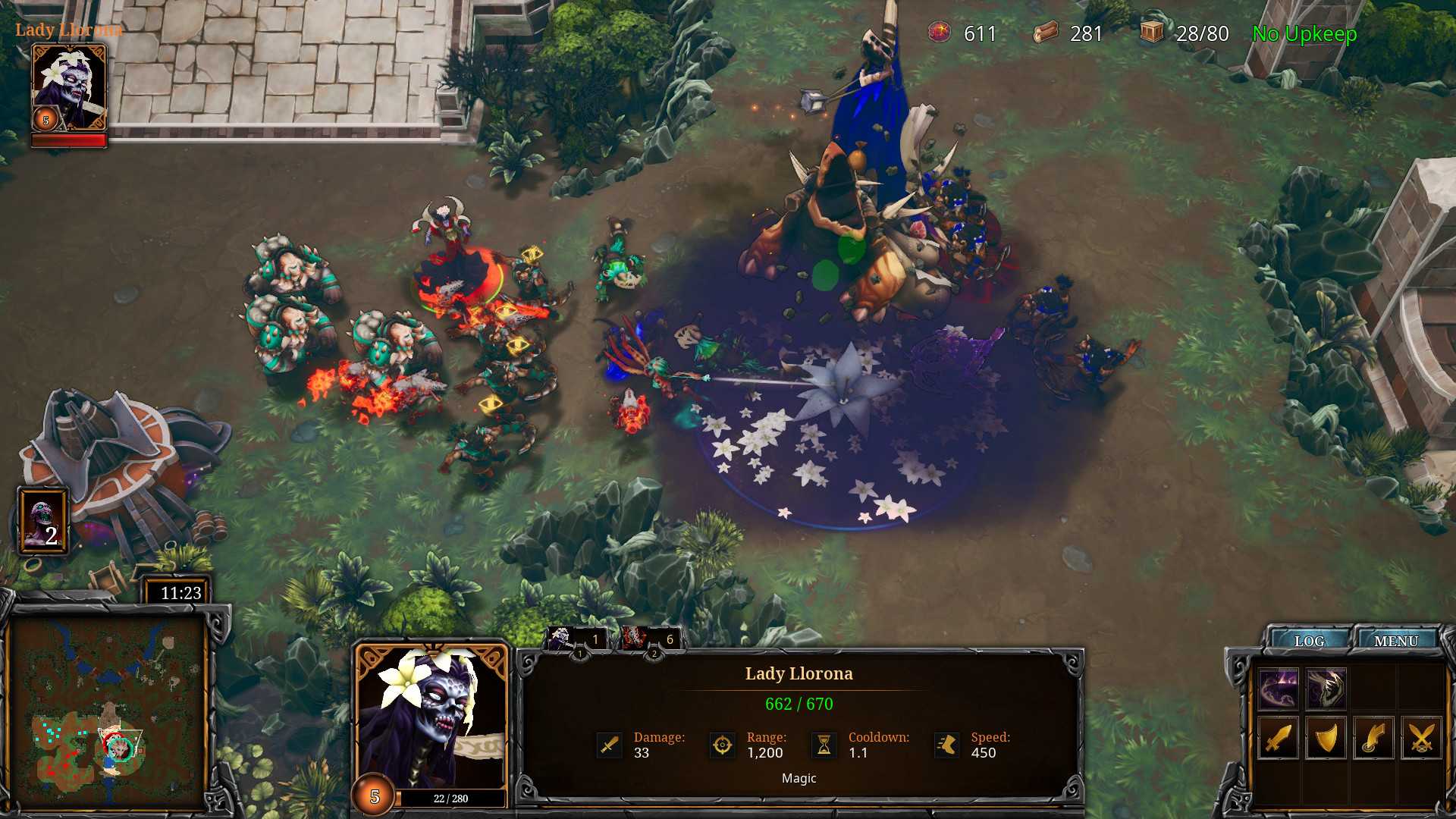Screen dimensions: 1456x819
Task: Activate the grasping hand ability icon
Action: click(x=1326, y=689)
